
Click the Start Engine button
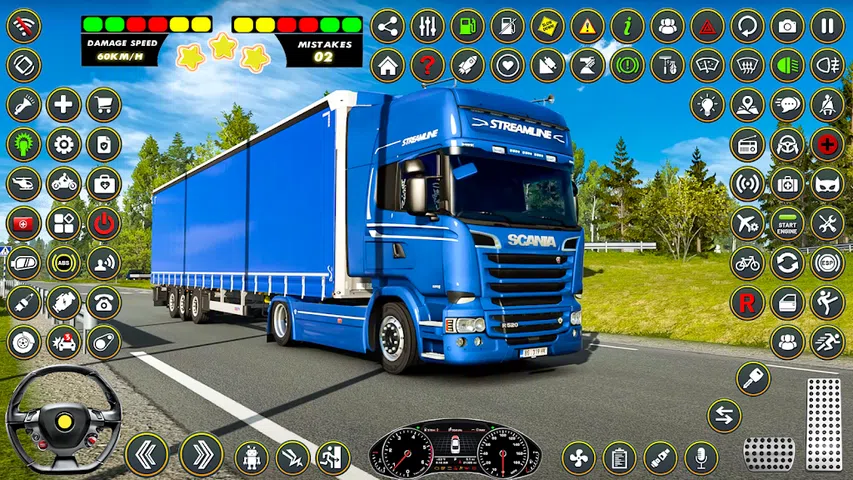[787, 222]
